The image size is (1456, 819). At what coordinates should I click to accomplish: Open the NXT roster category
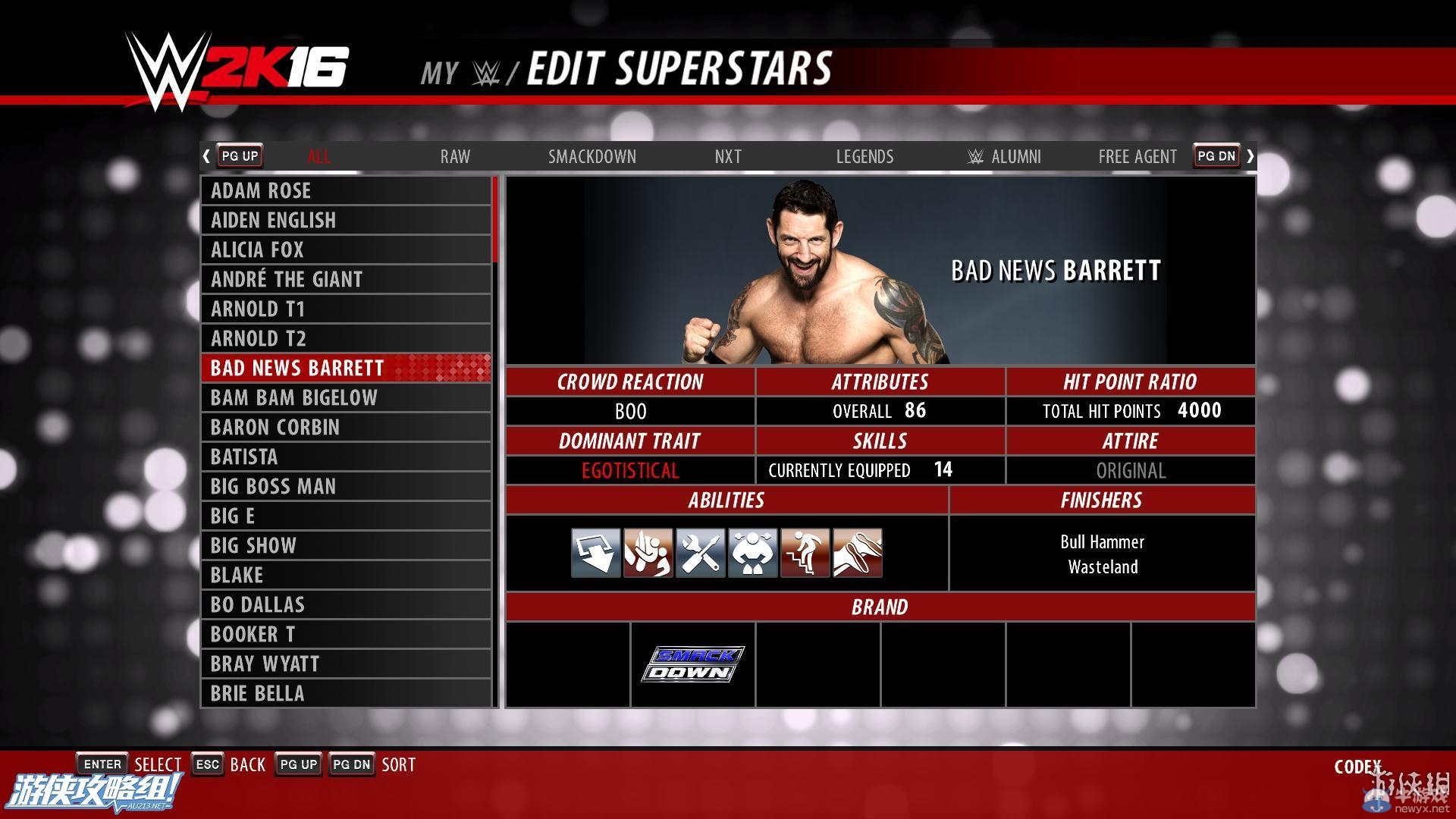click(727, 156)
